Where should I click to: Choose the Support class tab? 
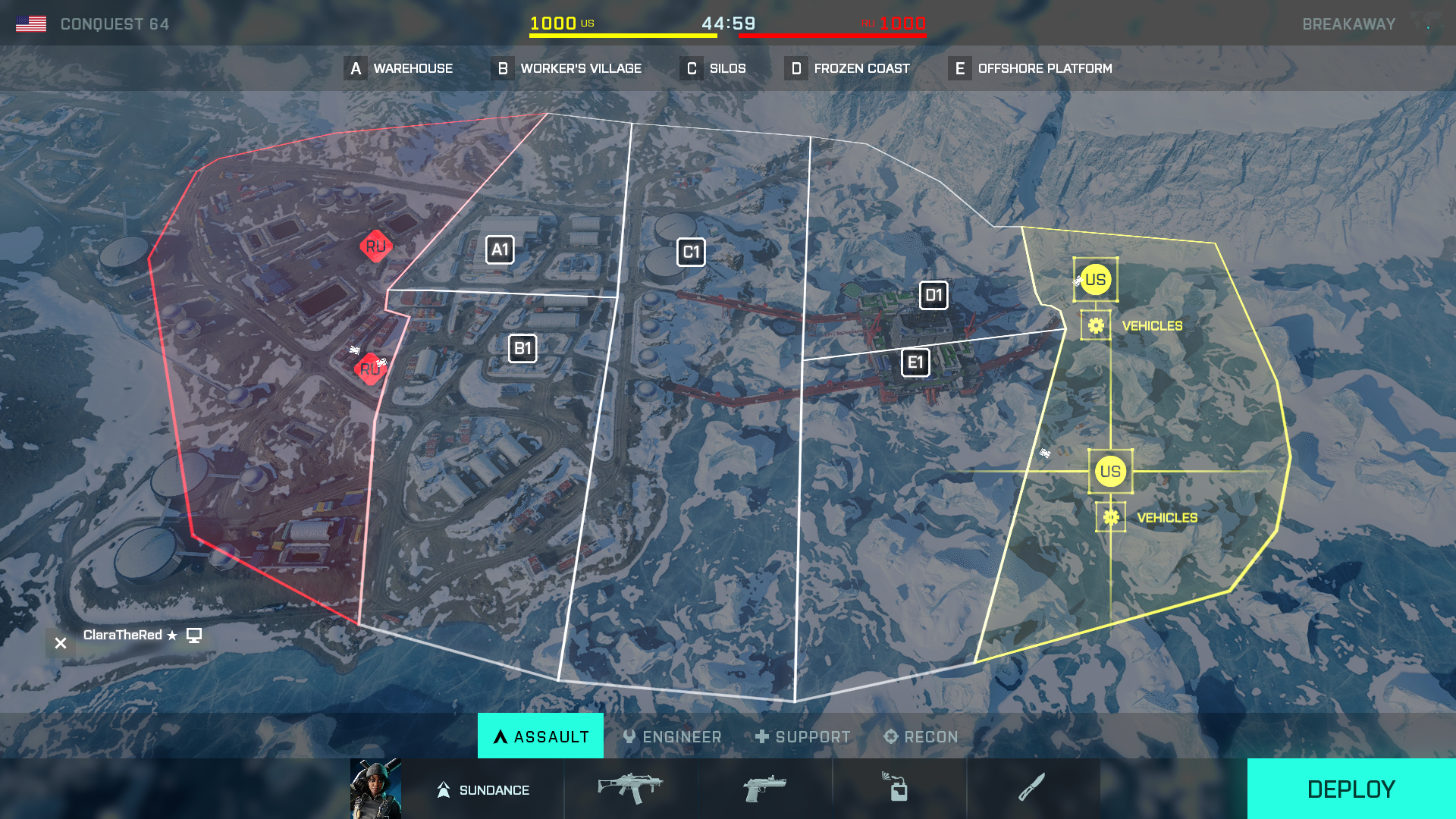tap(802, 736)
